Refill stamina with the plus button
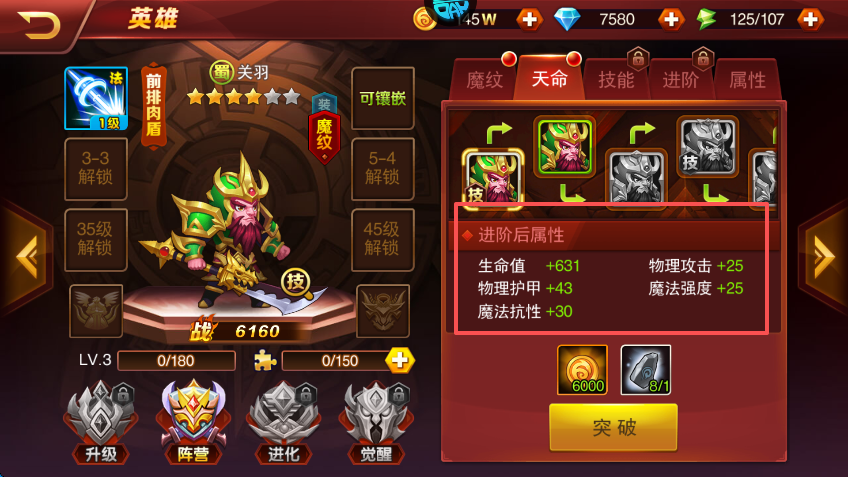848x477 pixels. tap(810, 19)
